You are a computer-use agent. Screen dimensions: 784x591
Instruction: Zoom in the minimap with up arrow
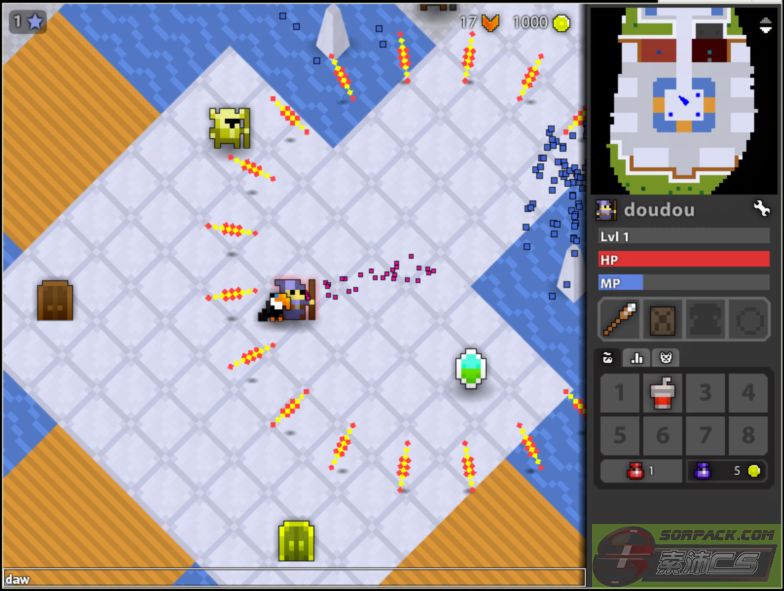[x=766, y=15]
